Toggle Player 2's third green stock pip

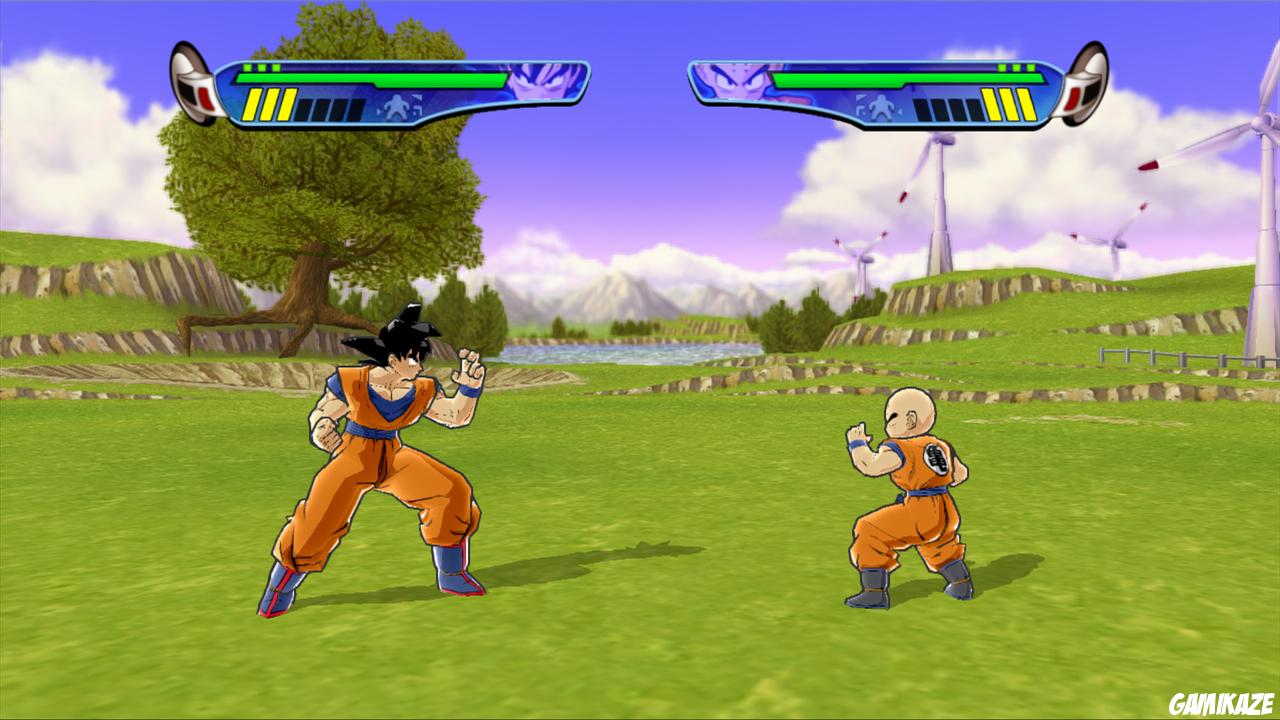pyautogui.click(x=1031, y=66)
